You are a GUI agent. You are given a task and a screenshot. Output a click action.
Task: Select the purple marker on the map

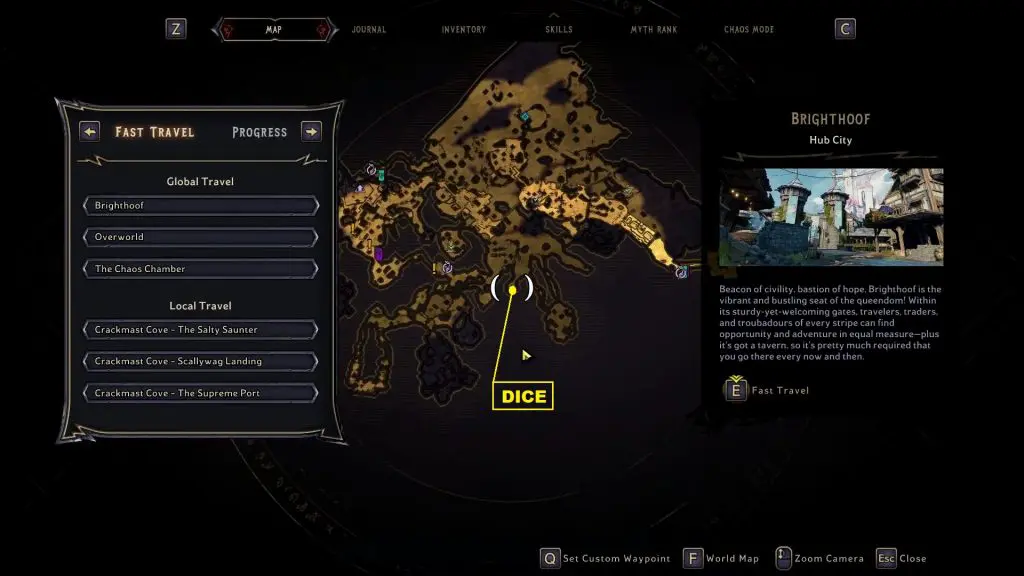(x=379, y=254)
